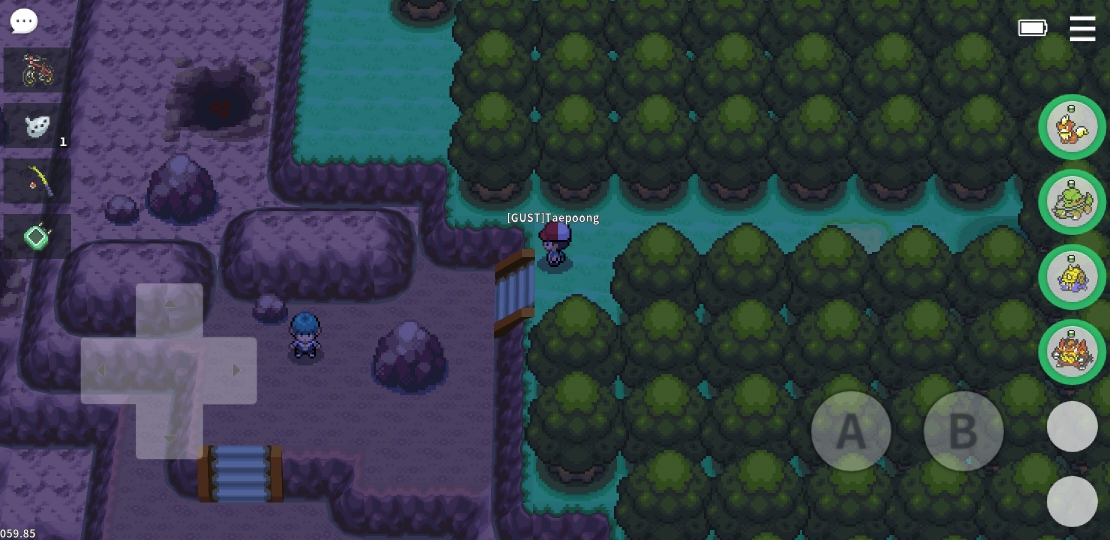Choose the Torterra party slot
The width and height of the screenshot is (1110, 540).
[1071, 202]
